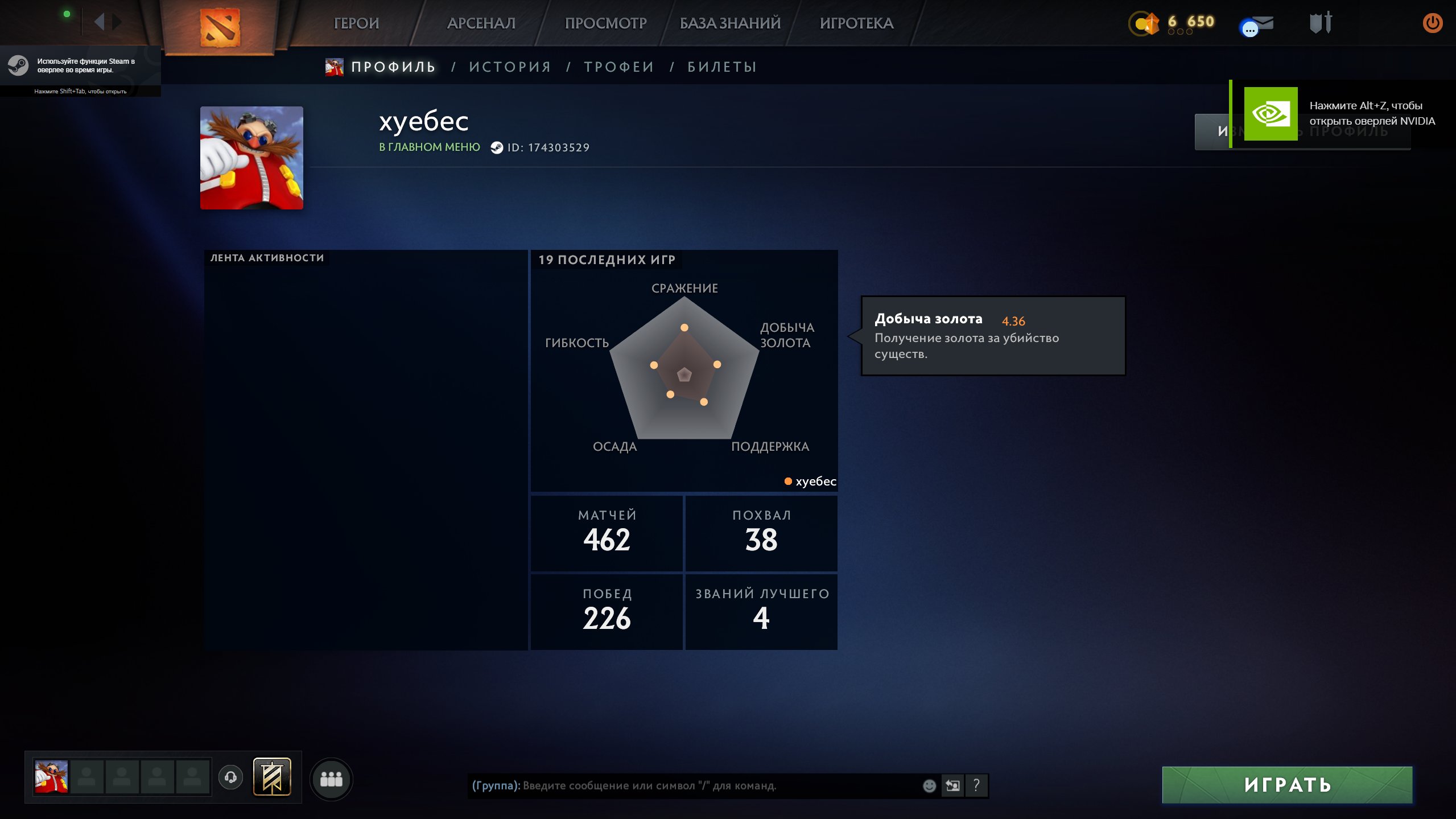Open the АРСЕНАЛ menu

pos(481,23)
